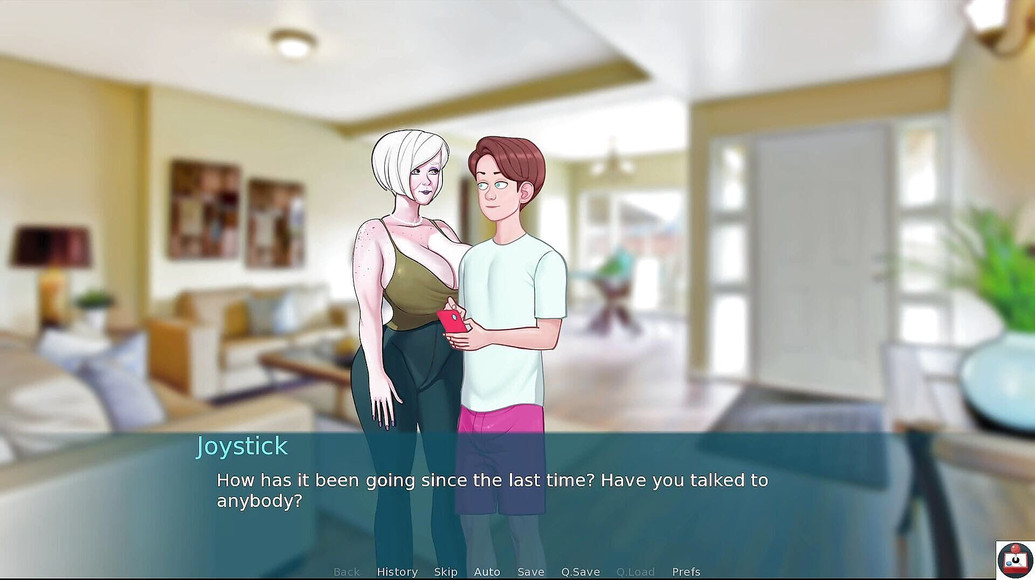Open the Save game screen
The image size is (1035, 580).
coord(531,572)
